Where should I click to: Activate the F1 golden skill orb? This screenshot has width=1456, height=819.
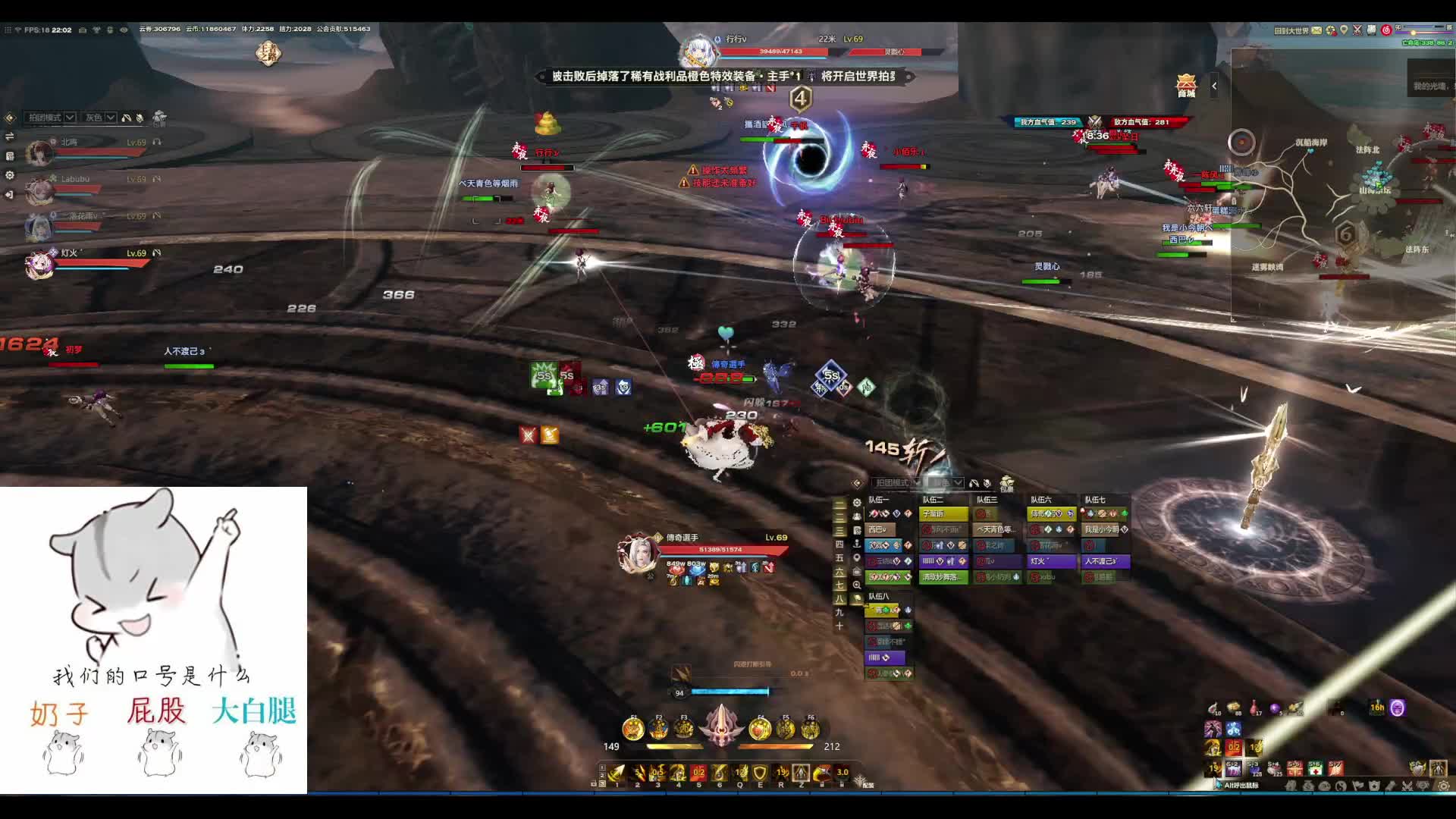tap(633, 729)
